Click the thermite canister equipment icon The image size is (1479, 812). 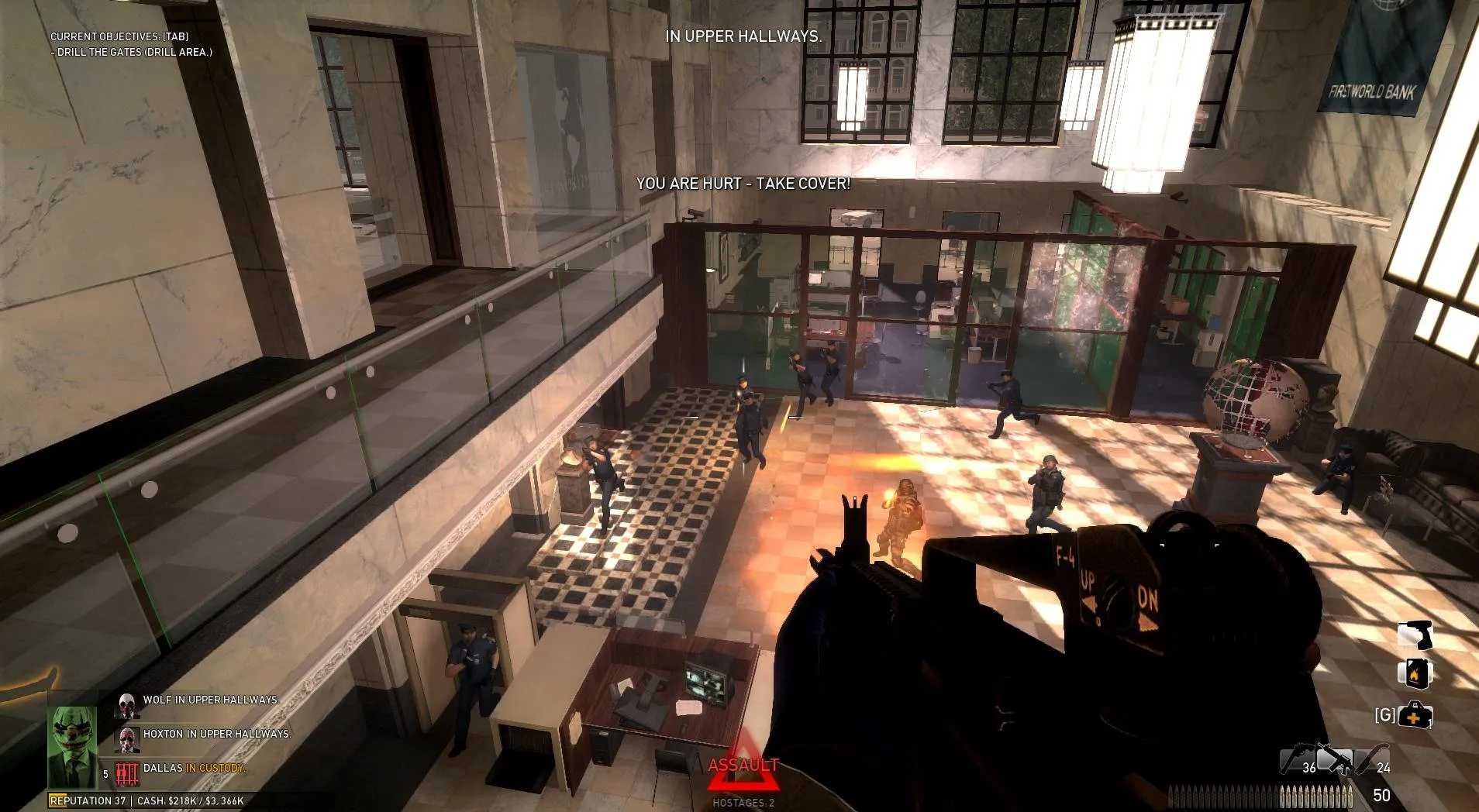(x=1415, y=673)
